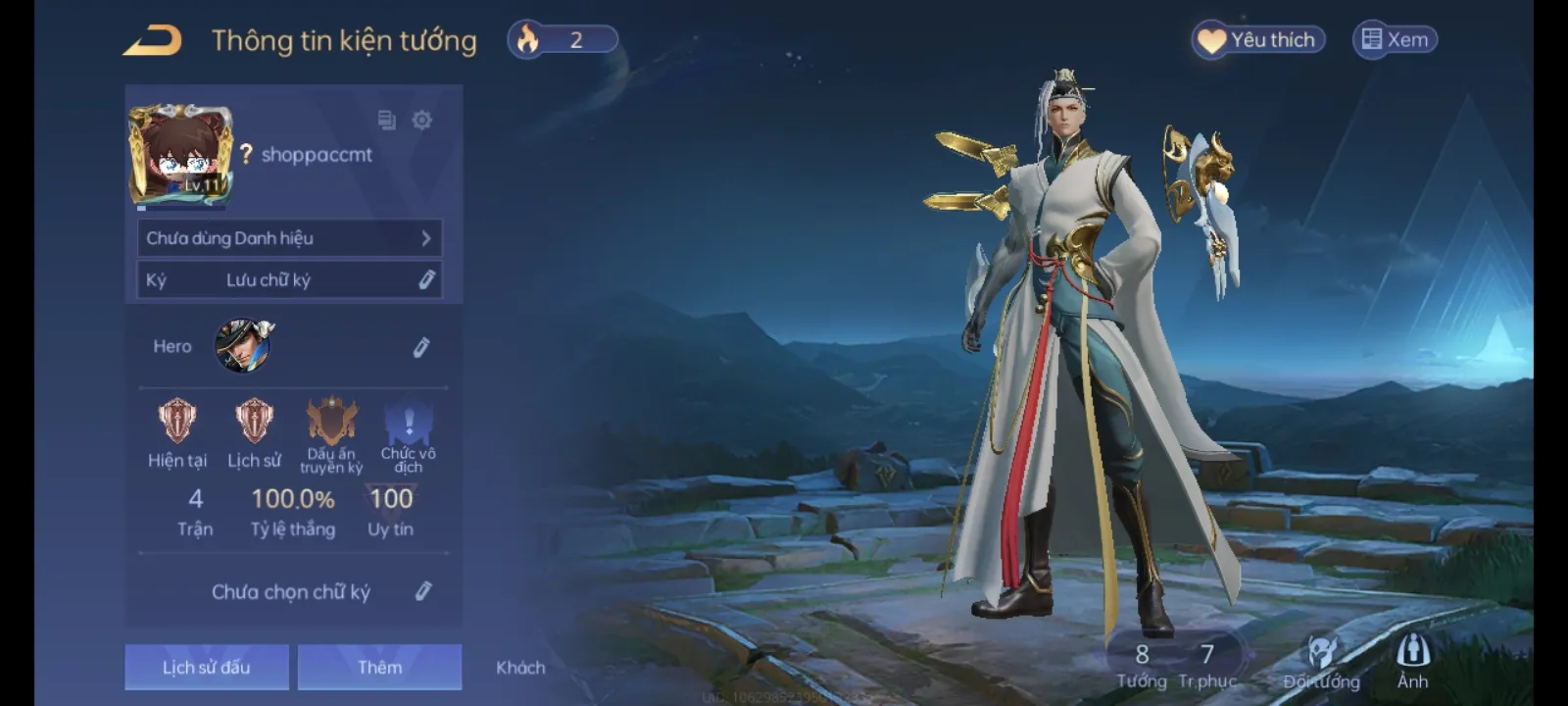Edit the Chưa chọn chữ ký entry

click(x=423, y=591)
